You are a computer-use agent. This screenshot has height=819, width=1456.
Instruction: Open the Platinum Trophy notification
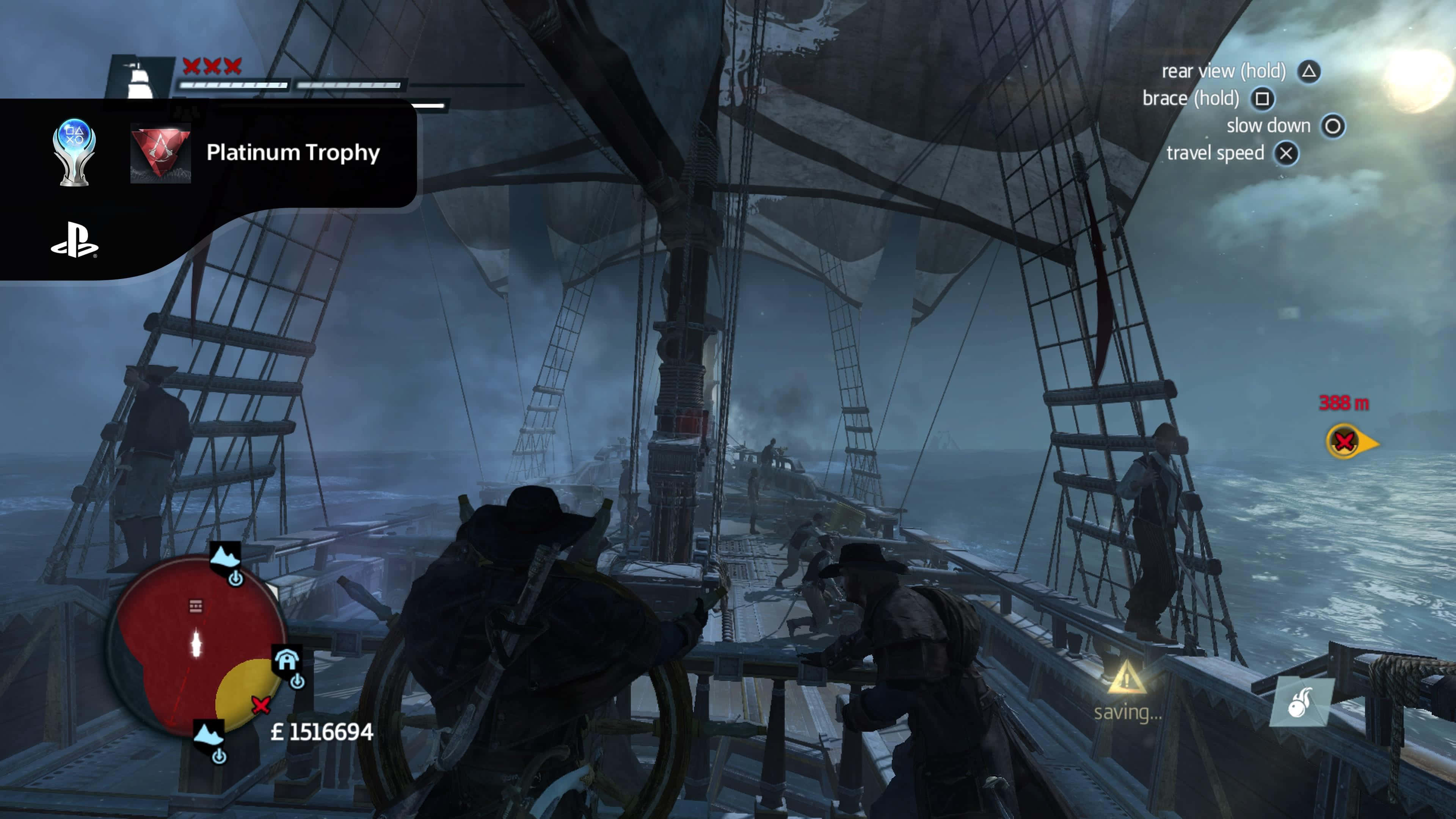(293, 152)
